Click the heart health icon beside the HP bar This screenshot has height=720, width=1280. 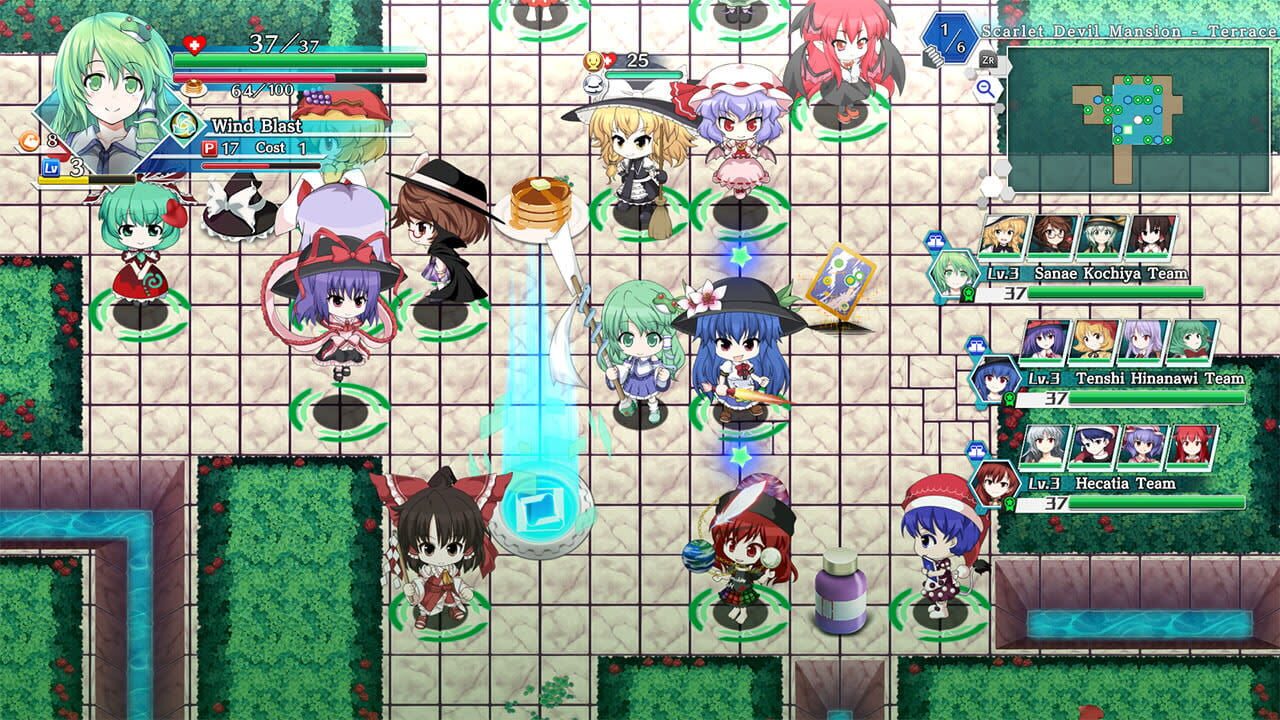[x=194, y=44]
